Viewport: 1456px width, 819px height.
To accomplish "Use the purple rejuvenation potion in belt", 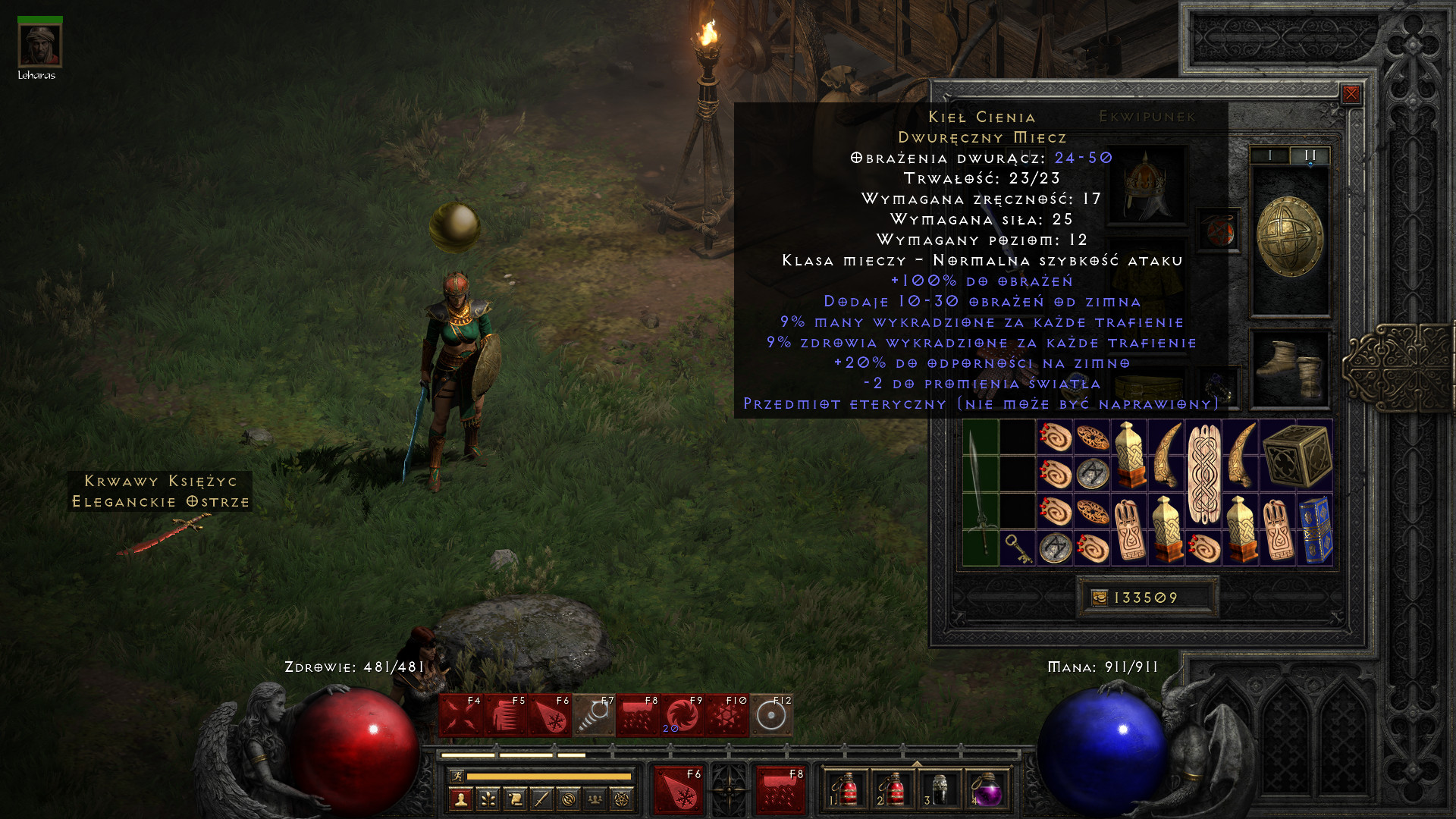I will coord(986,790).
